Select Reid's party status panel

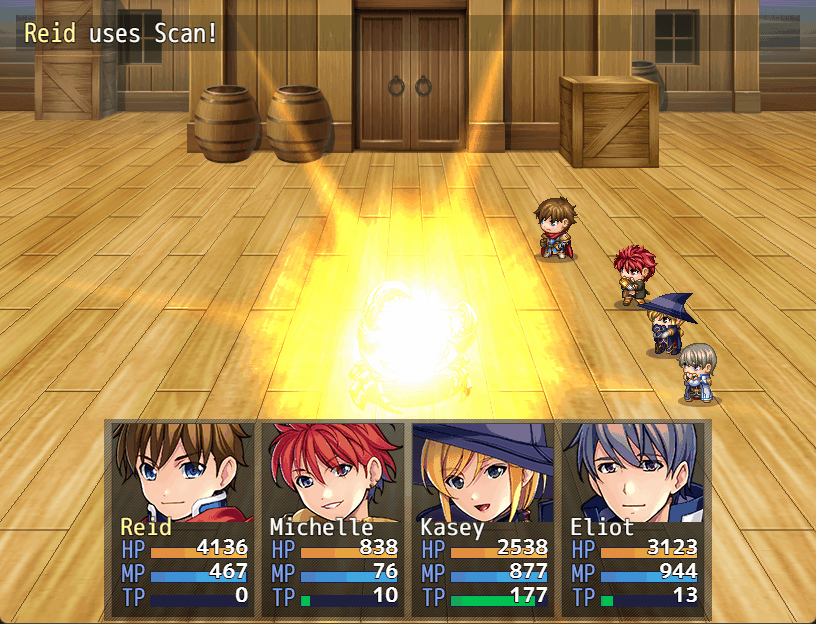(183, 520)
